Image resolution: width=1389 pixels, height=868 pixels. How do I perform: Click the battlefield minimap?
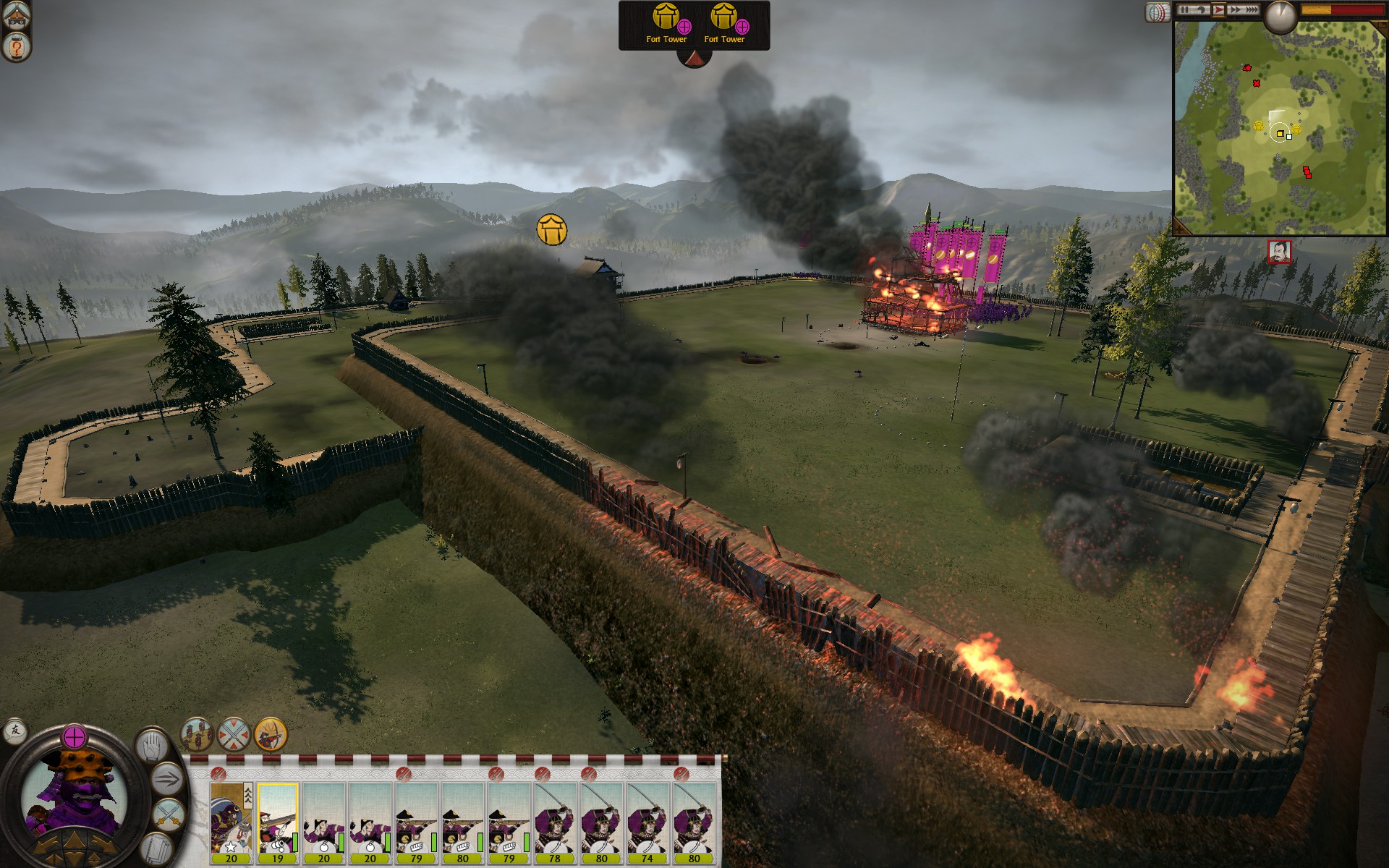click(1280, 130)
